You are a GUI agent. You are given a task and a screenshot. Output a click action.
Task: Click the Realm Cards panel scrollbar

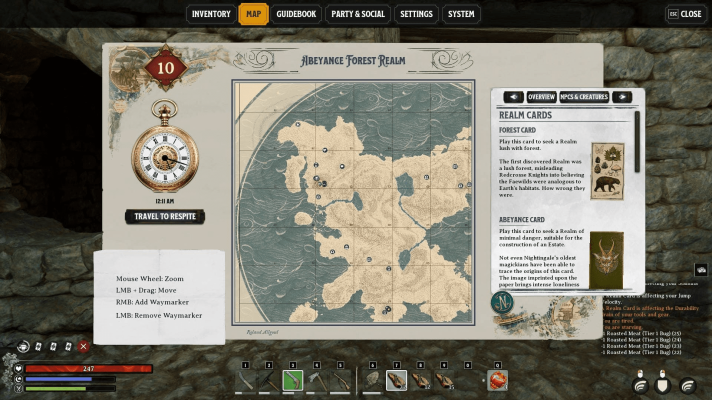click(x=637, y=130)
